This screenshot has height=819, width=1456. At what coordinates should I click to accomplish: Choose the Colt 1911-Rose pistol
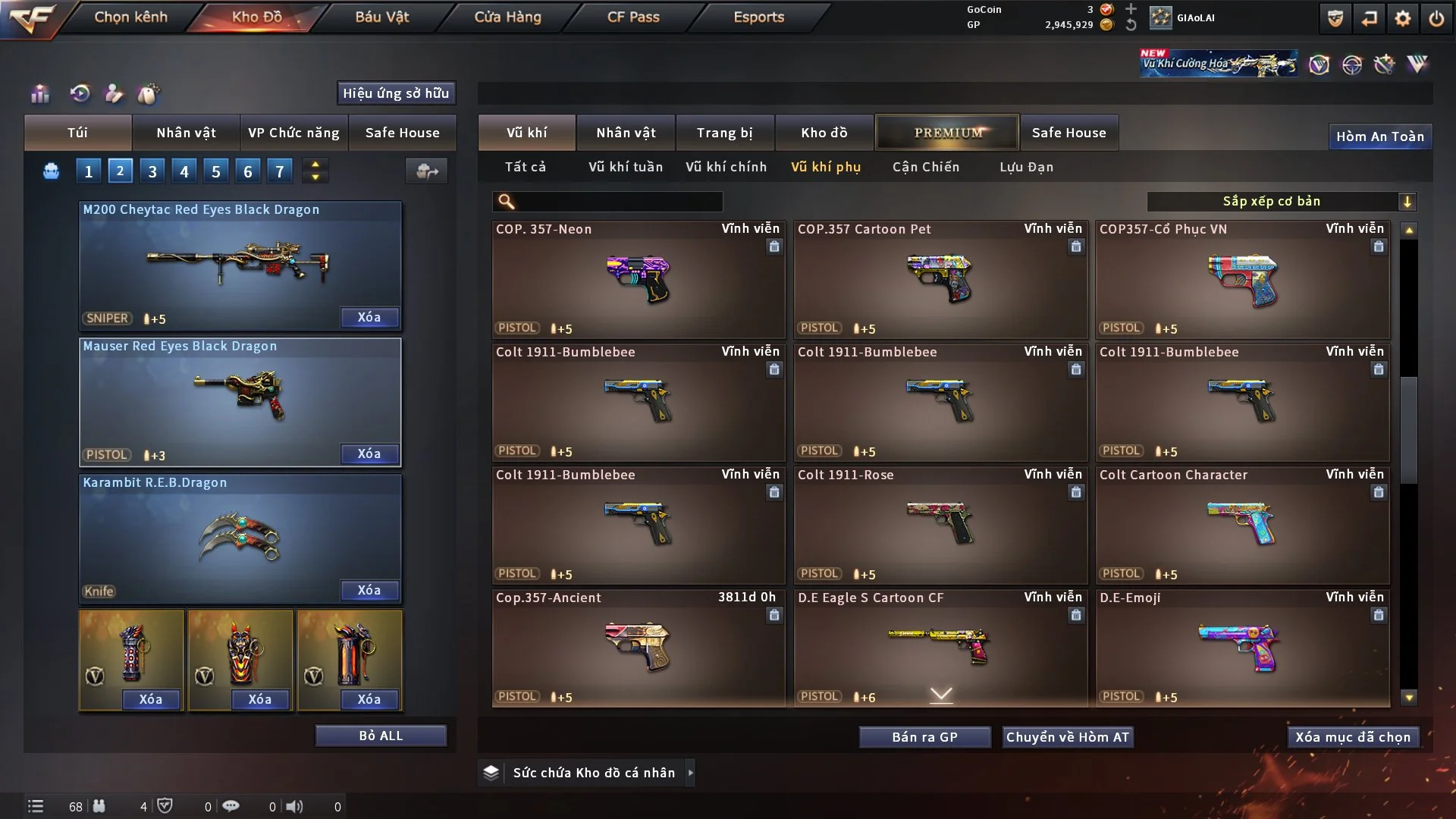tap(940, 525)
